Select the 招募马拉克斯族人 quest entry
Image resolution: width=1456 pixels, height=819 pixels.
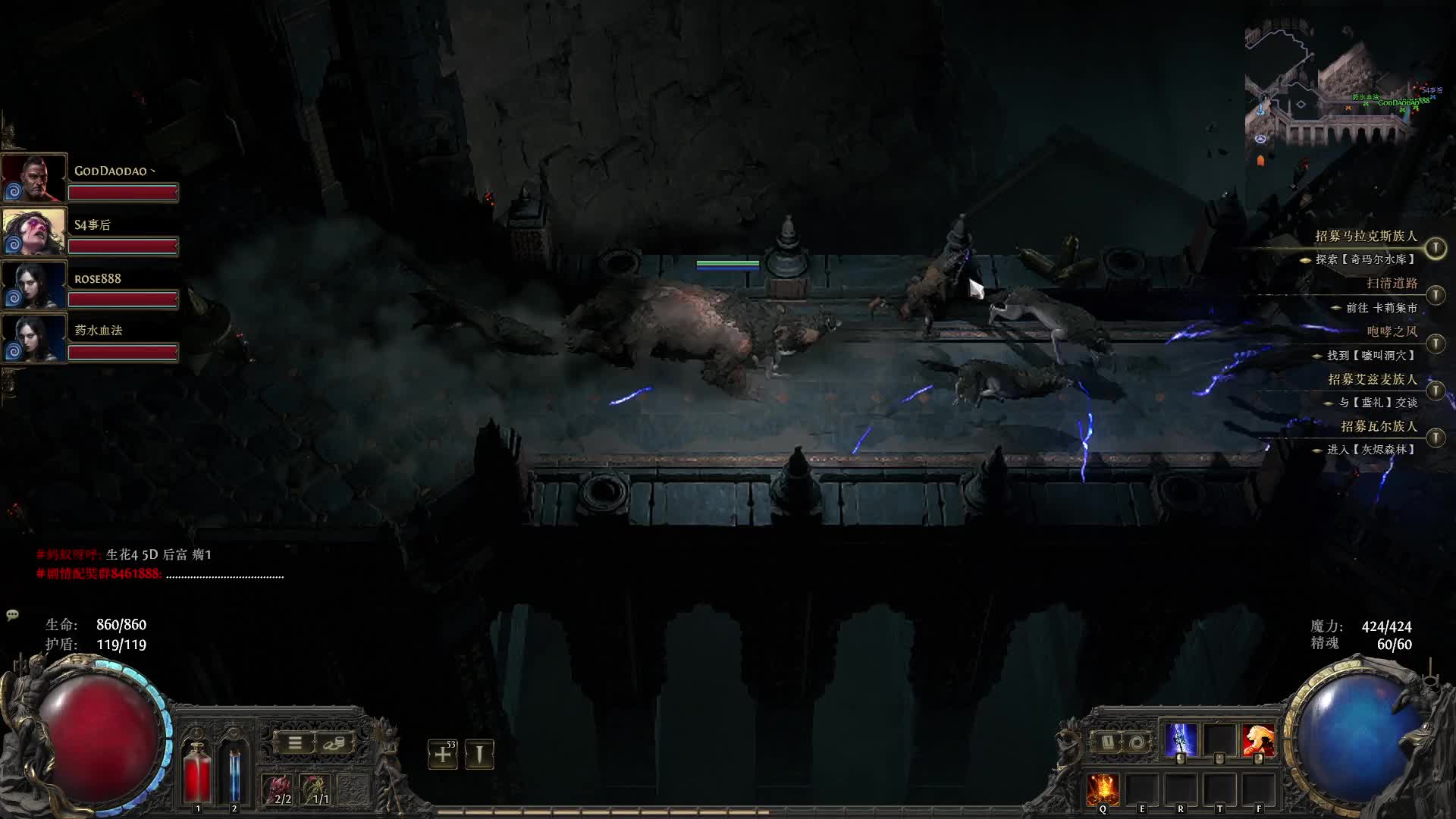coord(1365,237)
